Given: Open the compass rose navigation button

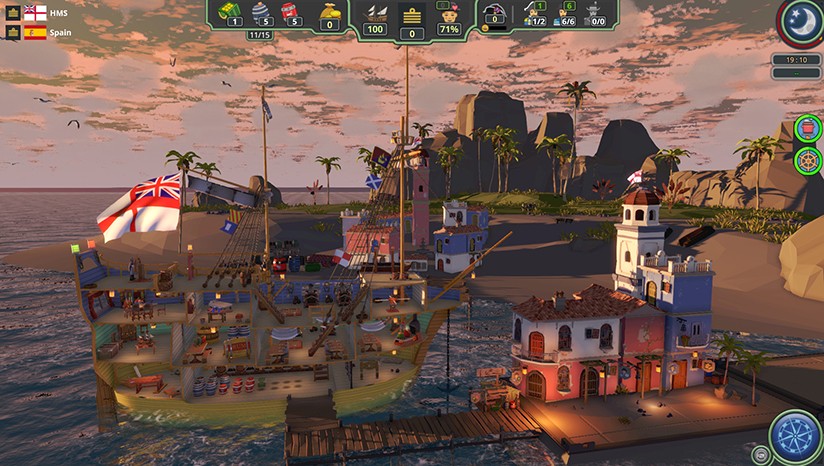Looking at the screenshot, I should [795, 436].
